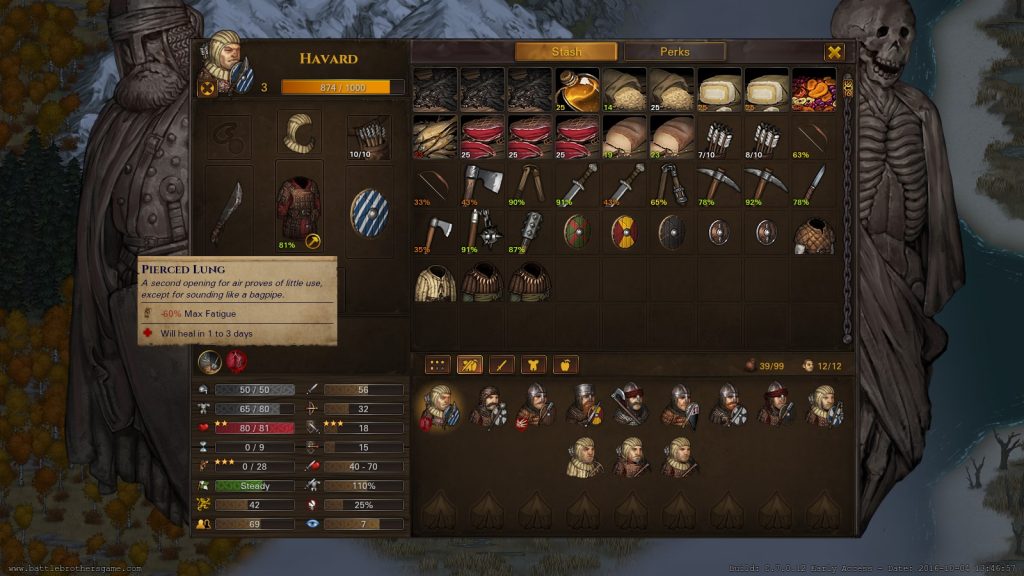
Task: Close the character inventory window
Action: [x=834, y=52]
